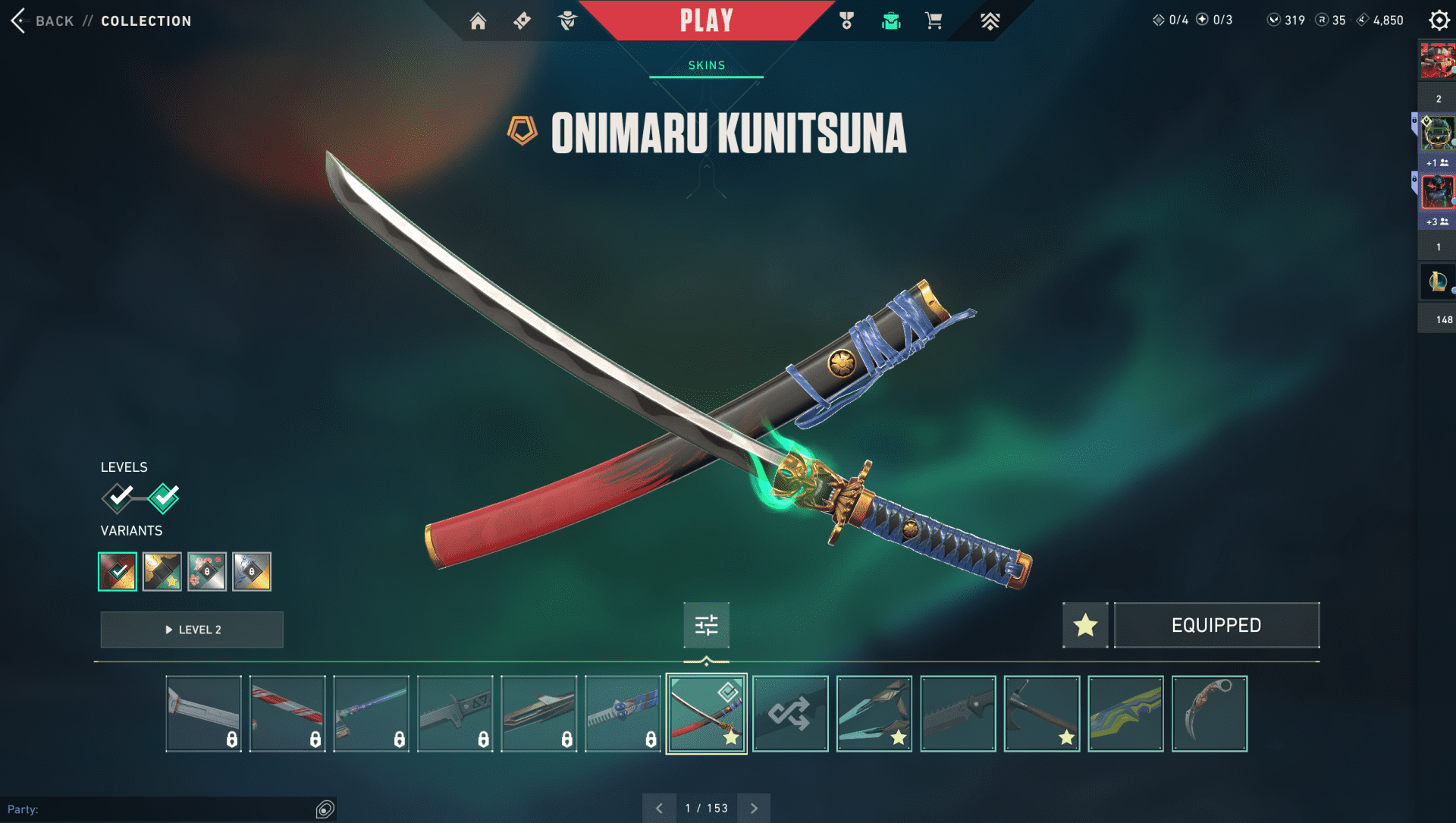The height and width of the screenshot is (823, 1456).
Task: Favorite the skin with the star button
Action: 1084,625
